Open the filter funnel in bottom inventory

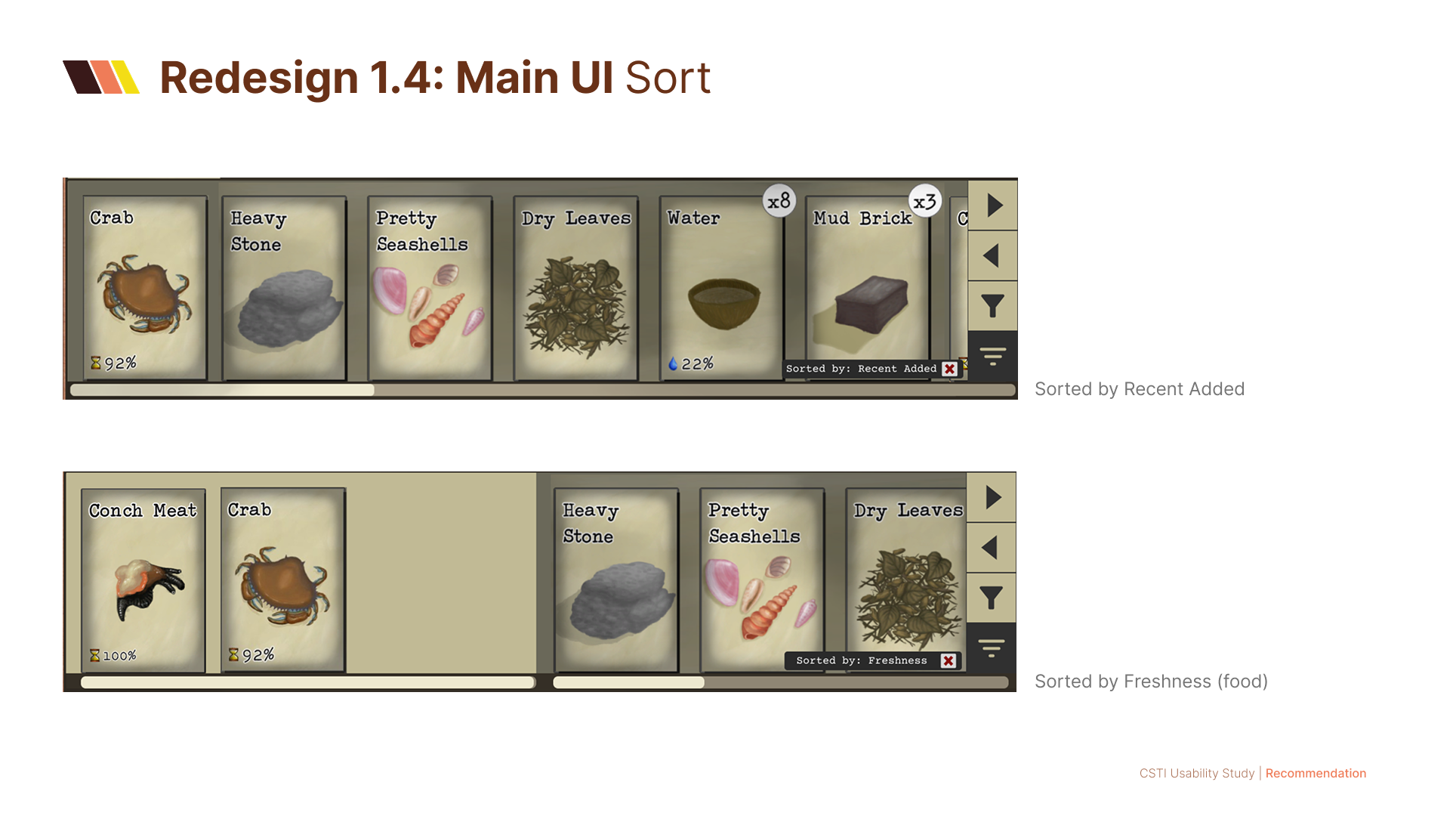coord(992,597)
